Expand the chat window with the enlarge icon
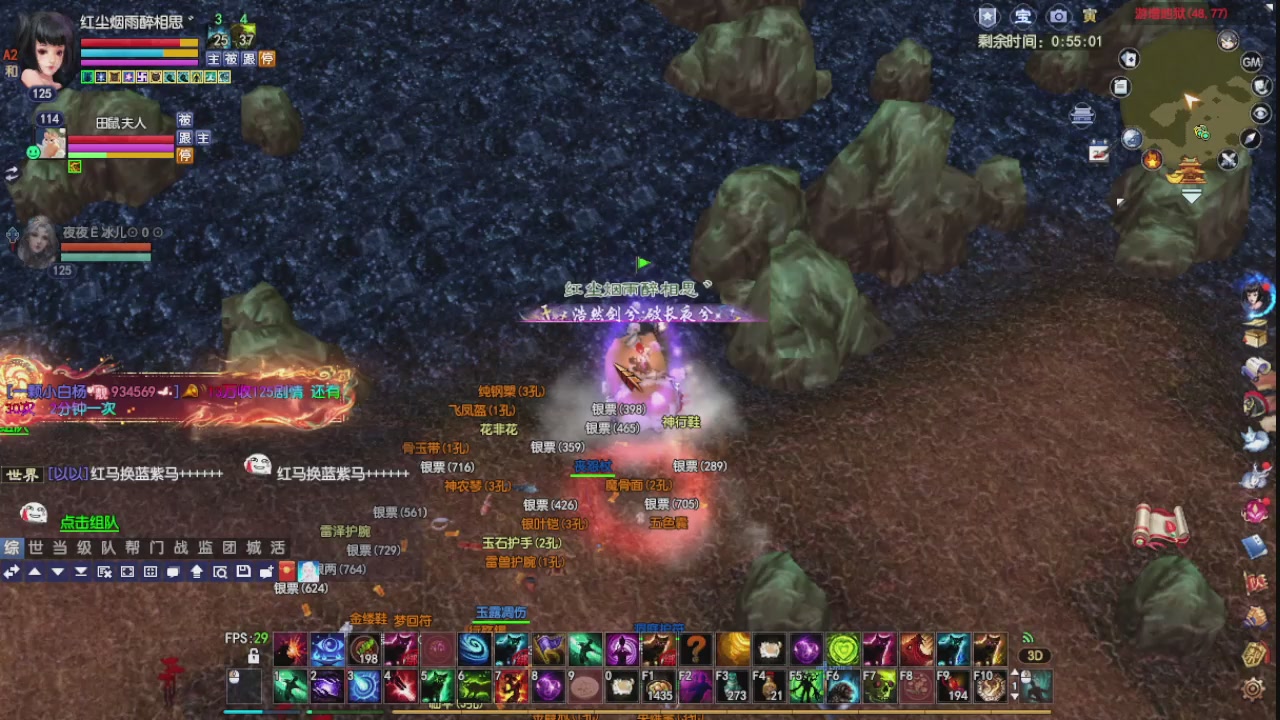Screen dimensions: 1280x720 pos(126,571)
